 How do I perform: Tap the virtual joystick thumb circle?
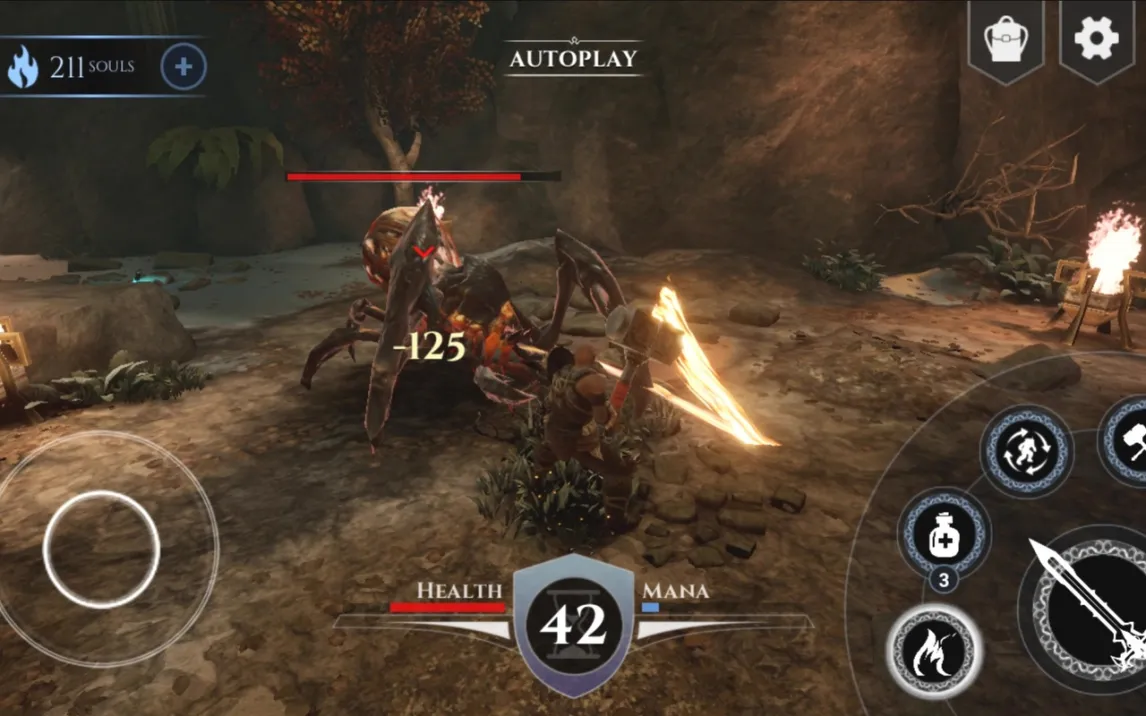tap(101, 549)
